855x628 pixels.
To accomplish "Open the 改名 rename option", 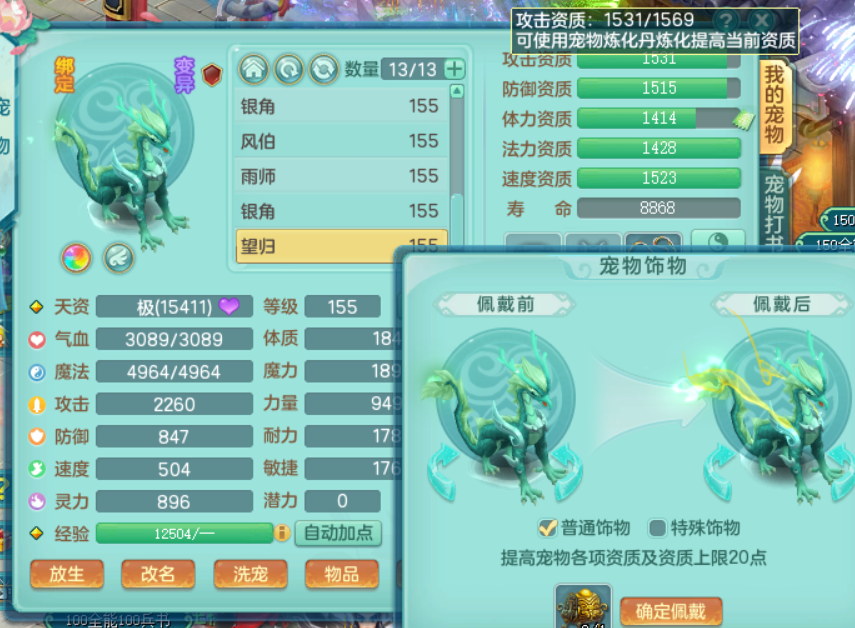I will pos(158,574).
